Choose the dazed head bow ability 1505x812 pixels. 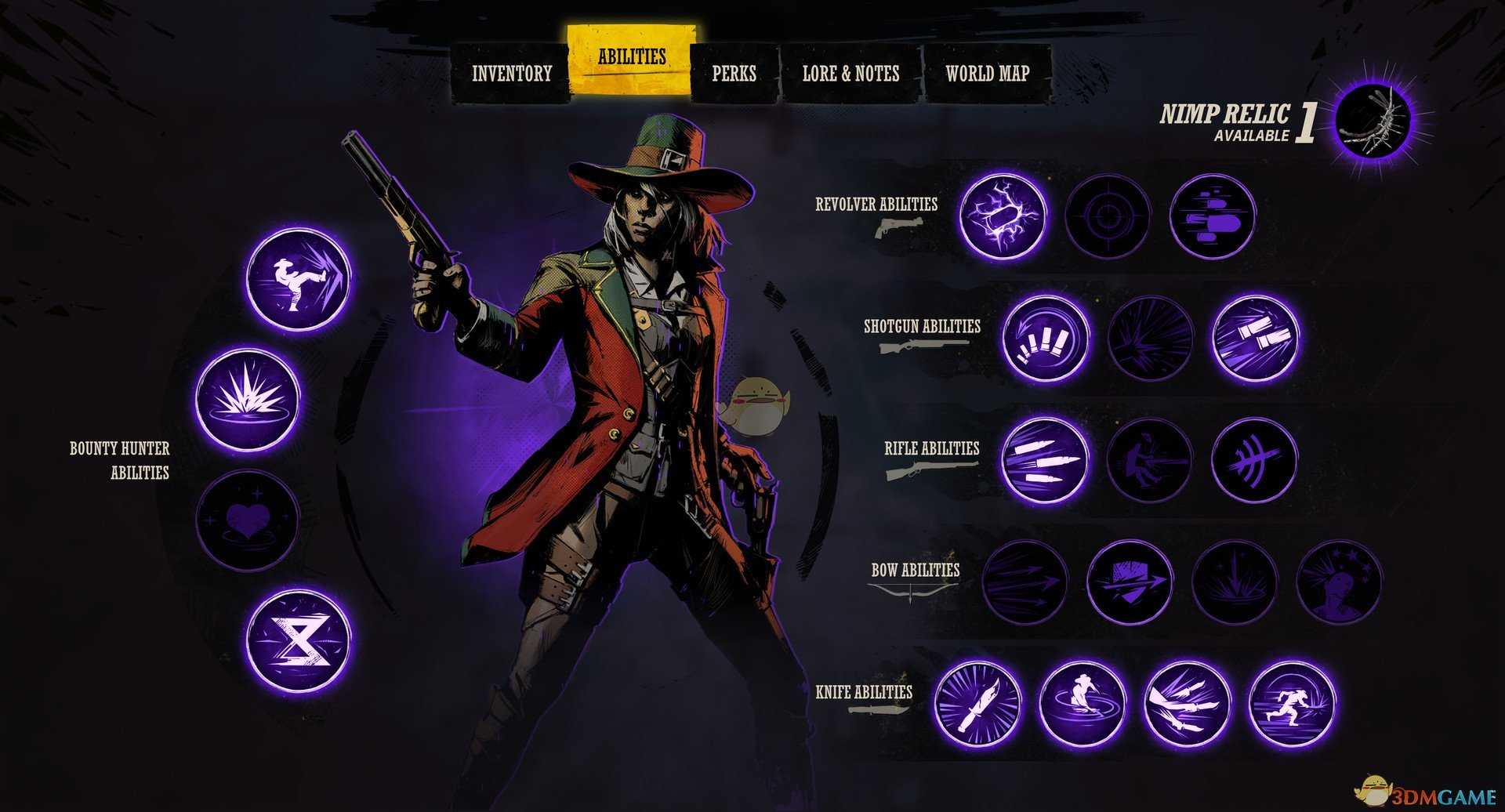pos(1338,582)
